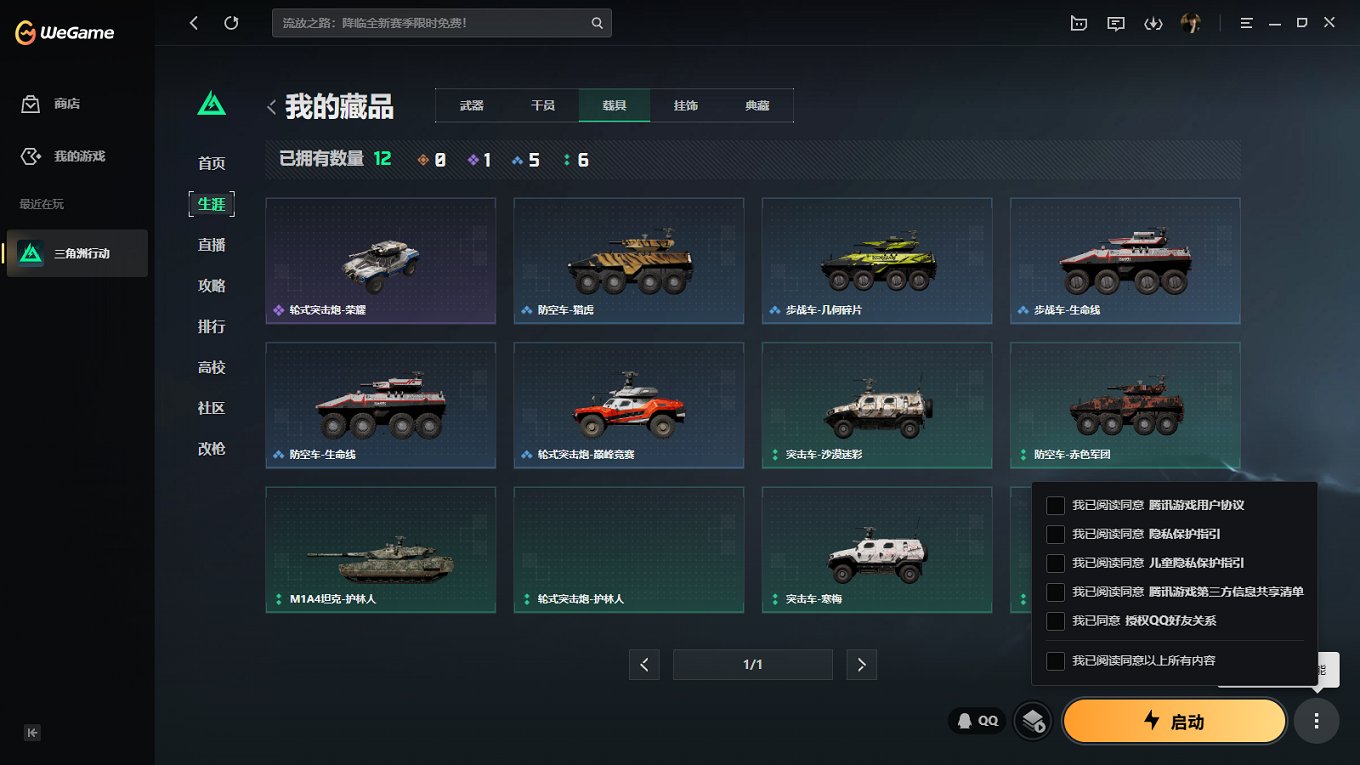Open the 攻略 sidebar section

coord(211,285)
